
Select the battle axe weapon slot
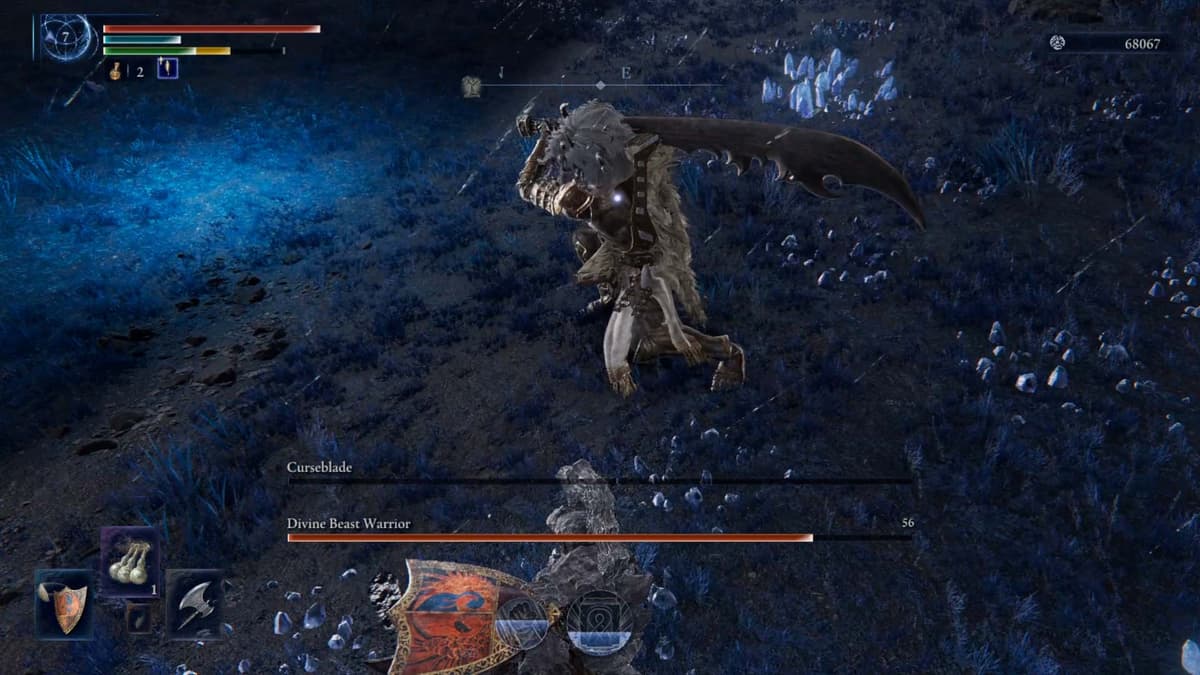pos(195,603)
